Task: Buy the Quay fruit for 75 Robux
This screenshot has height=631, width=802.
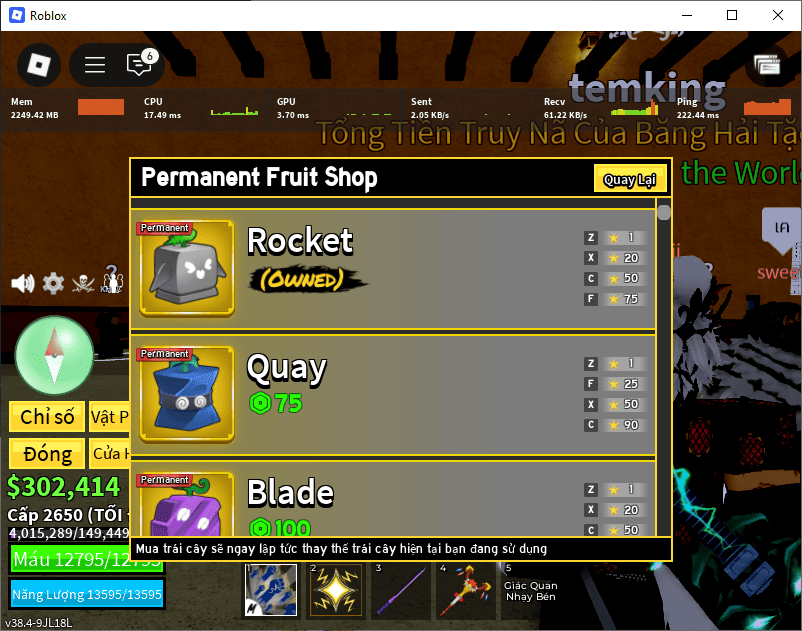Action: [275, 404]
